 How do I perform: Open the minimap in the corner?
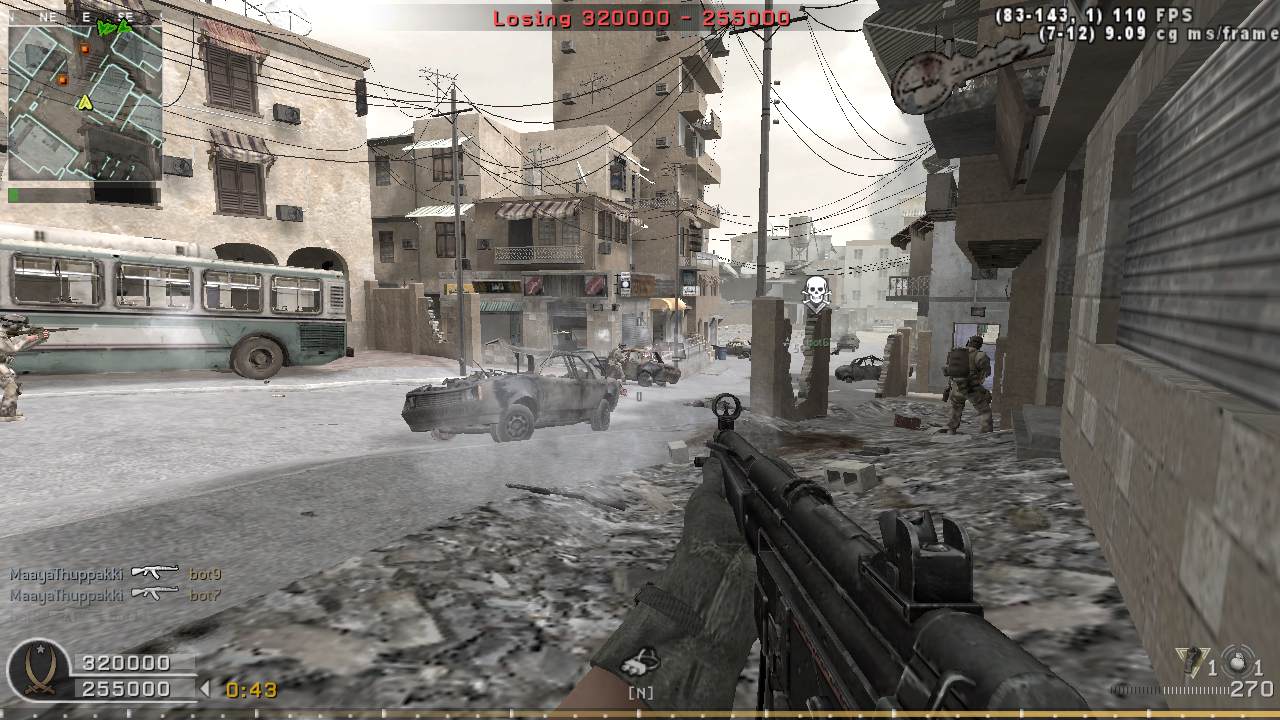85,102
